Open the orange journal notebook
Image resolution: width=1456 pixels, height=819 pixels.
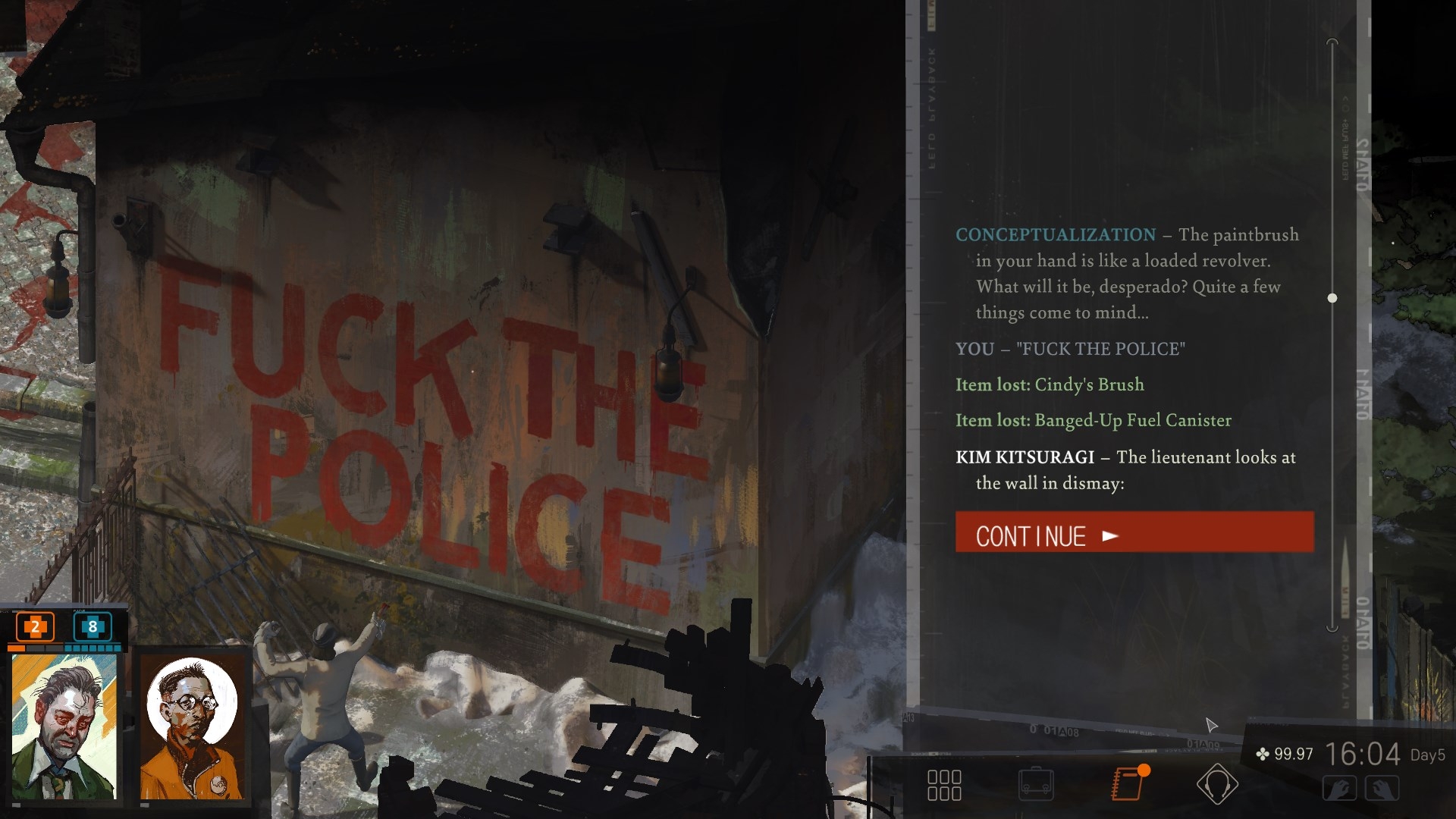pyautogui.click(x=1128, y=783)
